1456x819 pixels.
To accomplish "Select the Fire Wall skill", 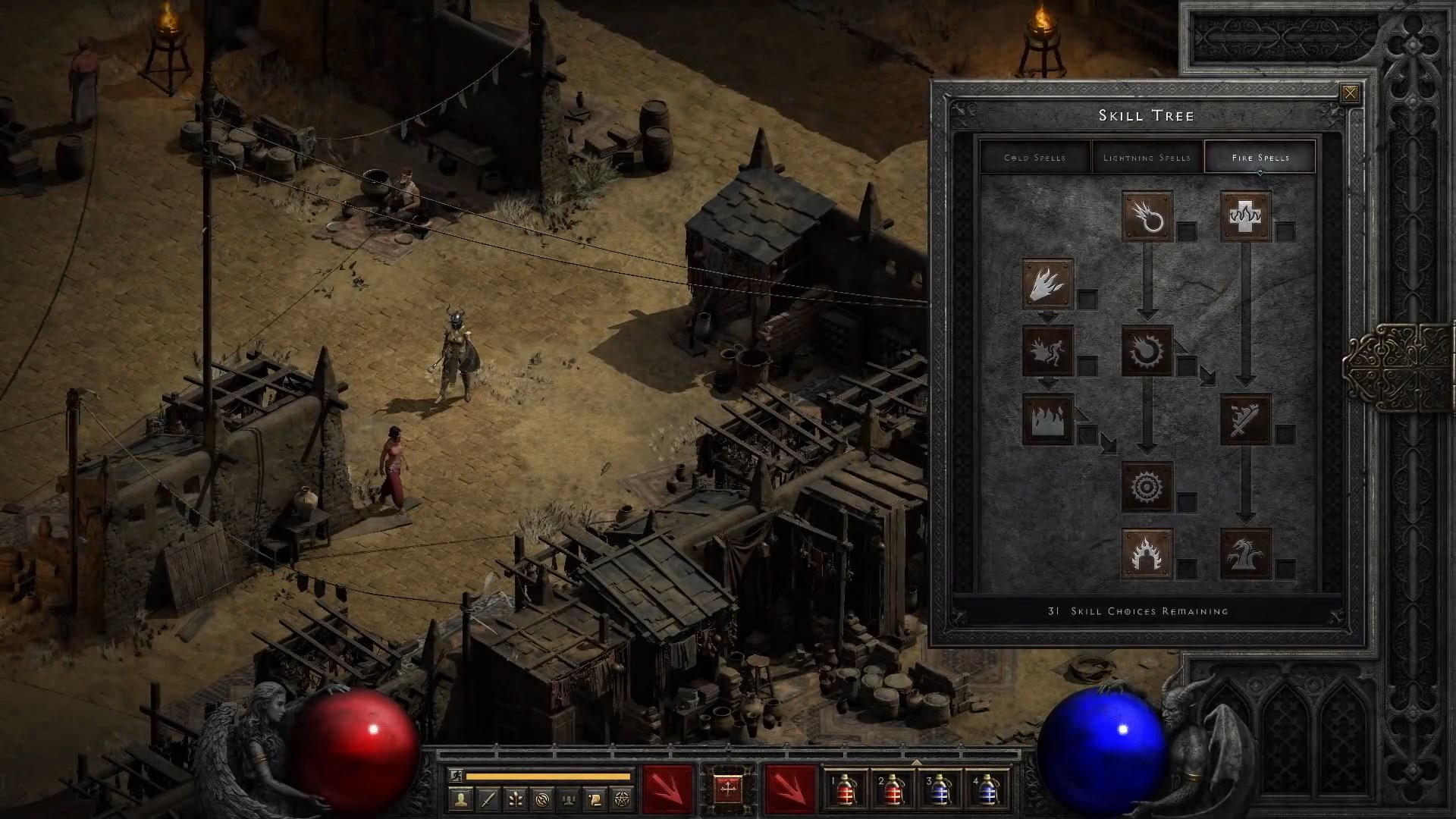I will 1046,419.
